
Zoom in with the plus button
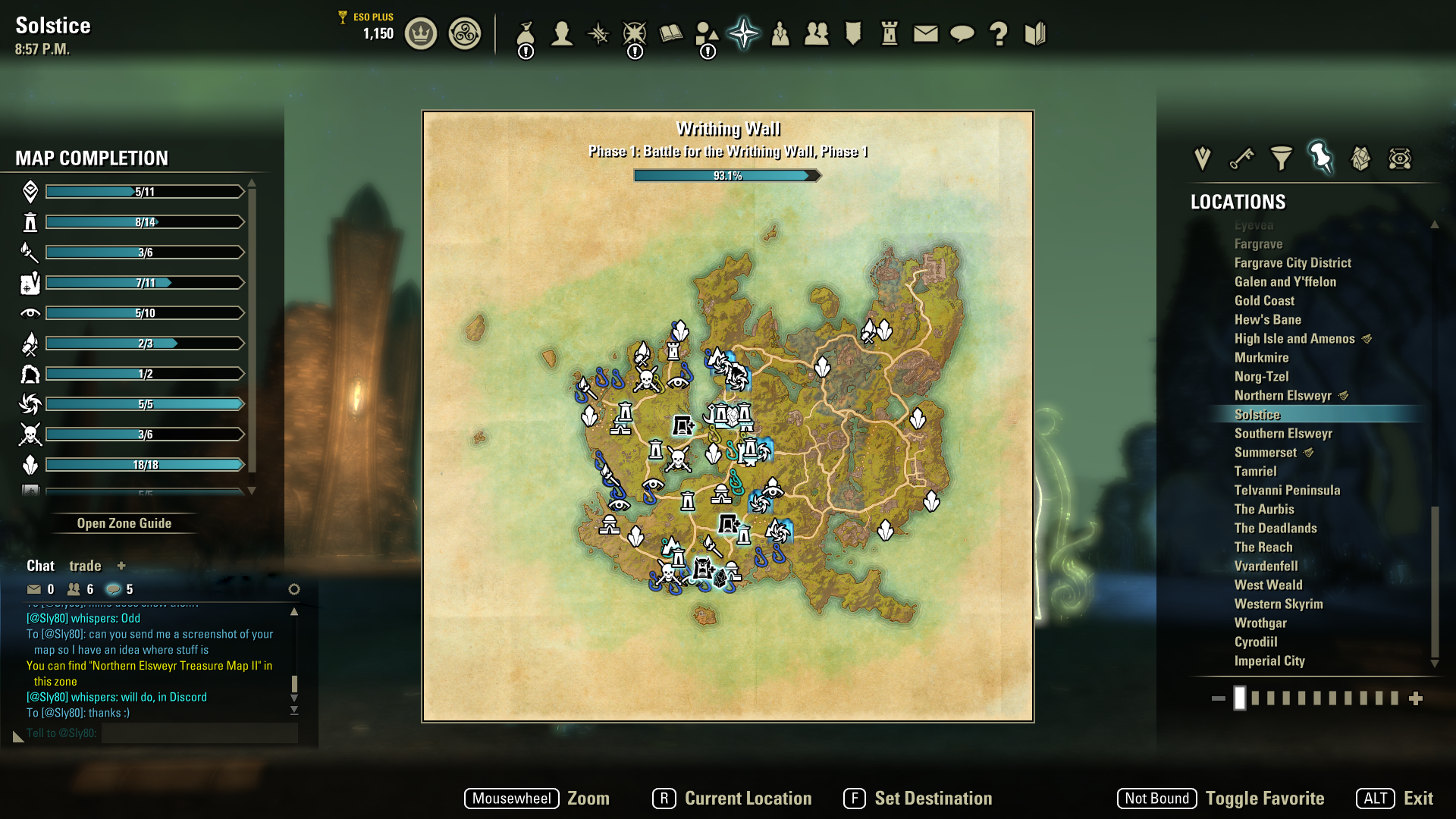point(1416,698)
